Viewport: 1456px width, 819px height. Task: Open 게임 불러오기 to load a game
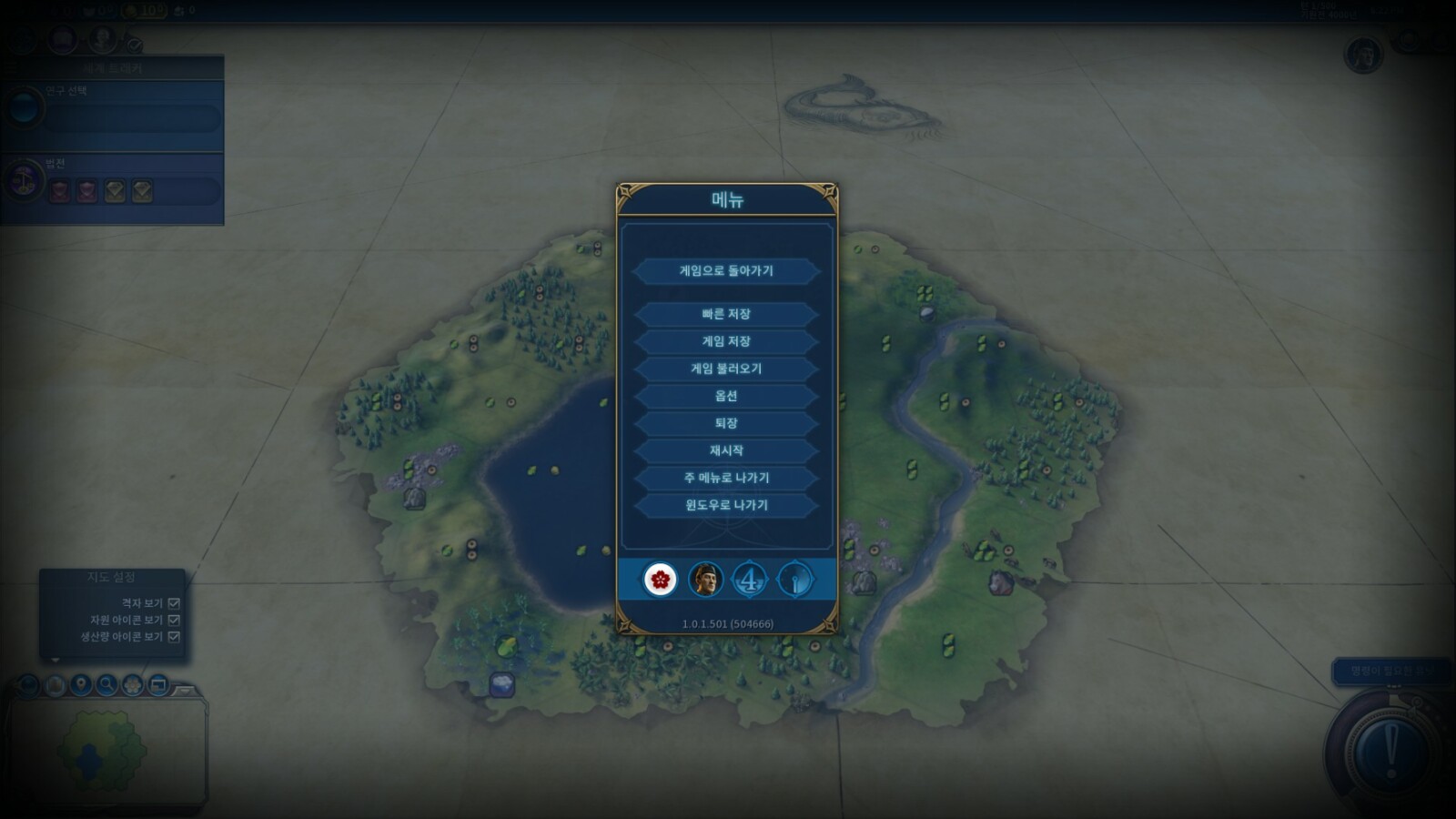(726, 369)
